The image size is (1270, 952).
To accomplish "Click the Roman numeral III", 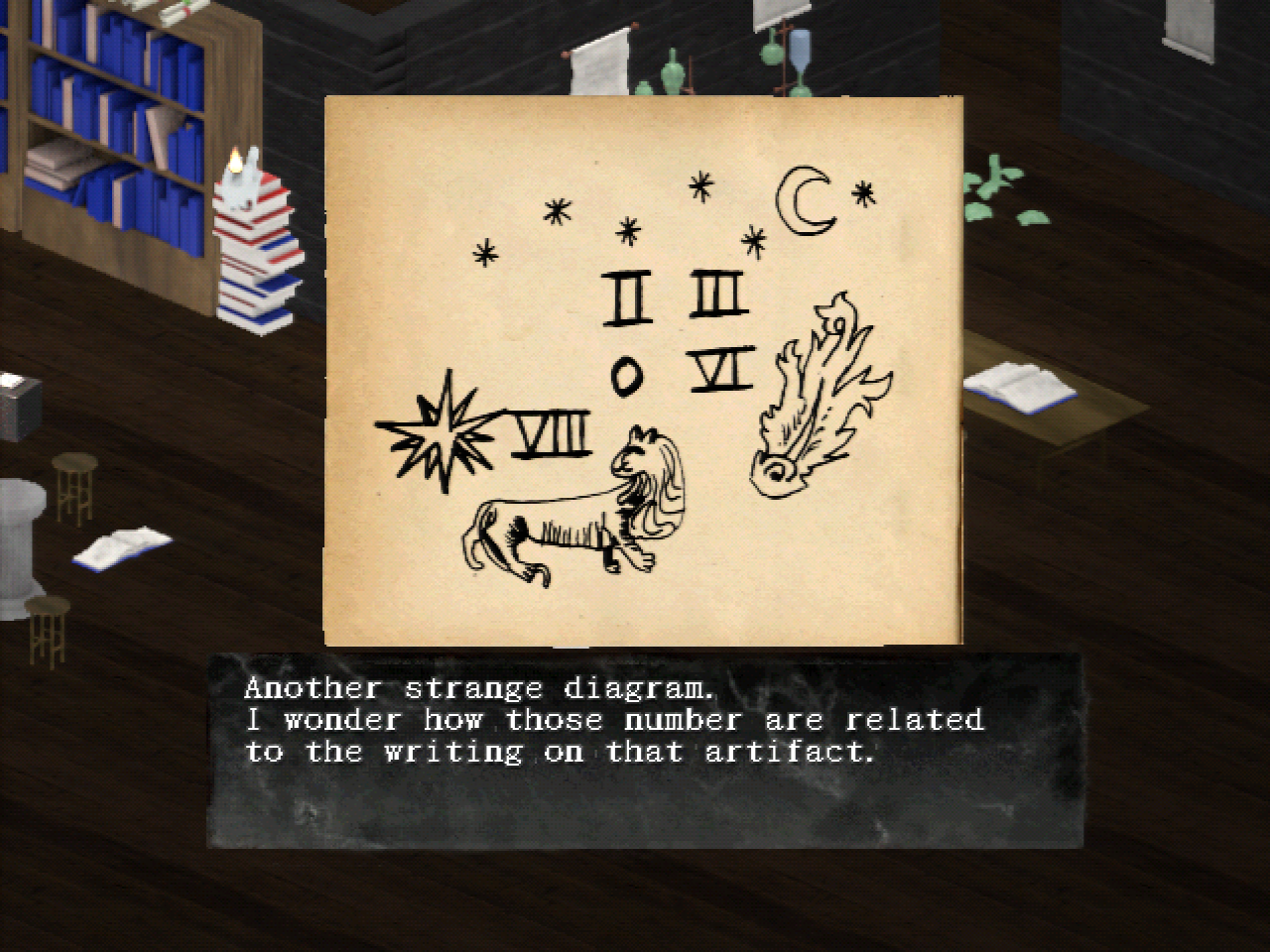I will [x=714, y=293].
